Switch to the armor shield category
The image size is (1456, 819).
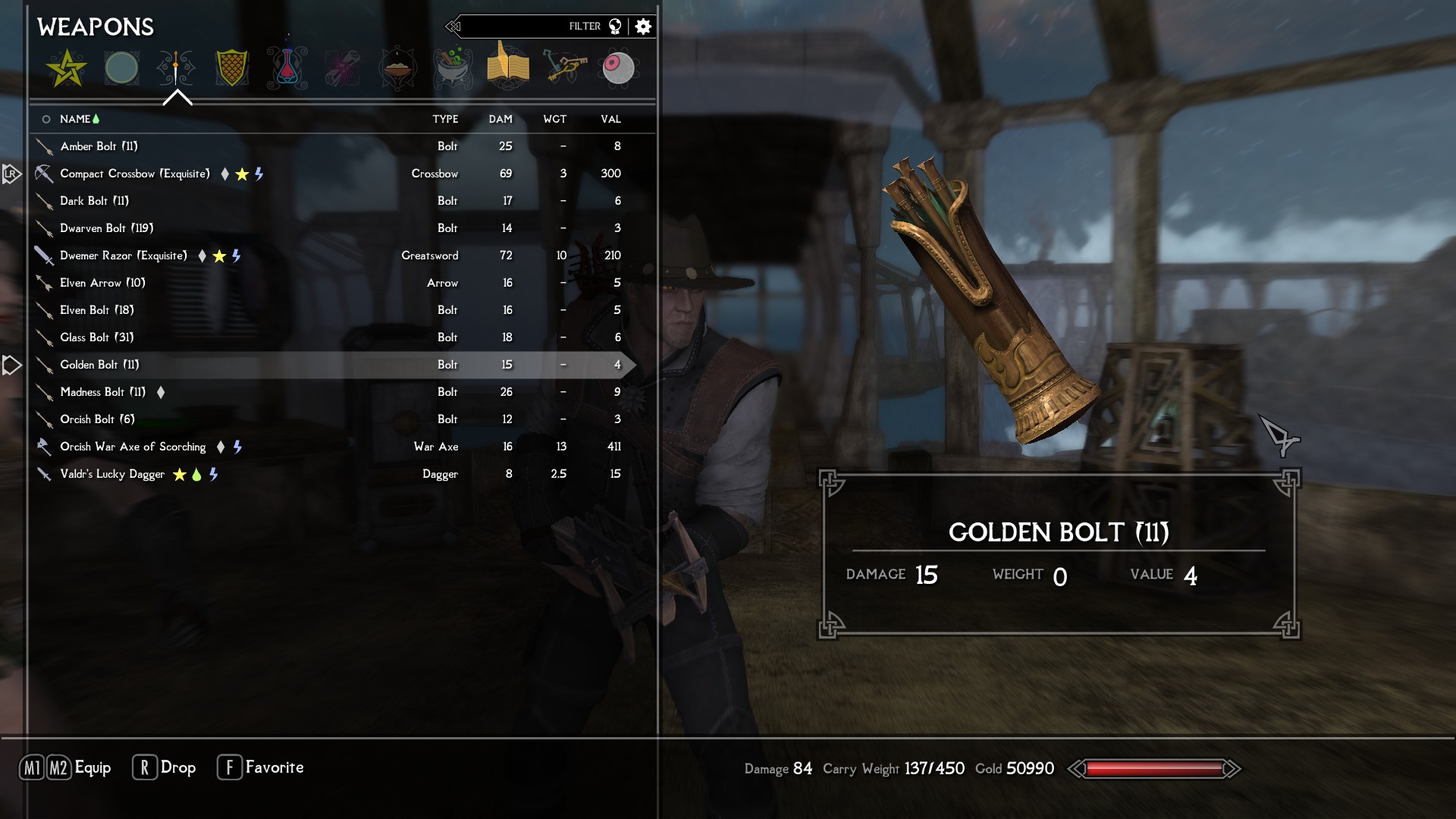(232, 68)
